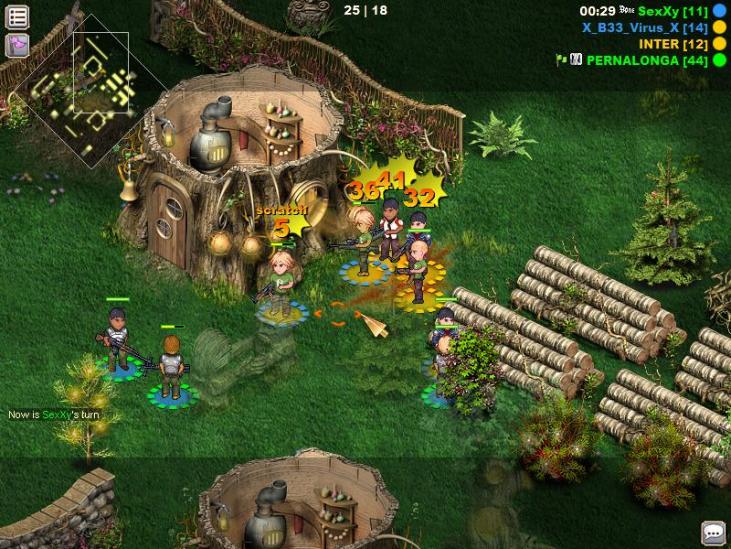Open the chat speech bubble button
The image size is (731, 549).
(713, 533)
